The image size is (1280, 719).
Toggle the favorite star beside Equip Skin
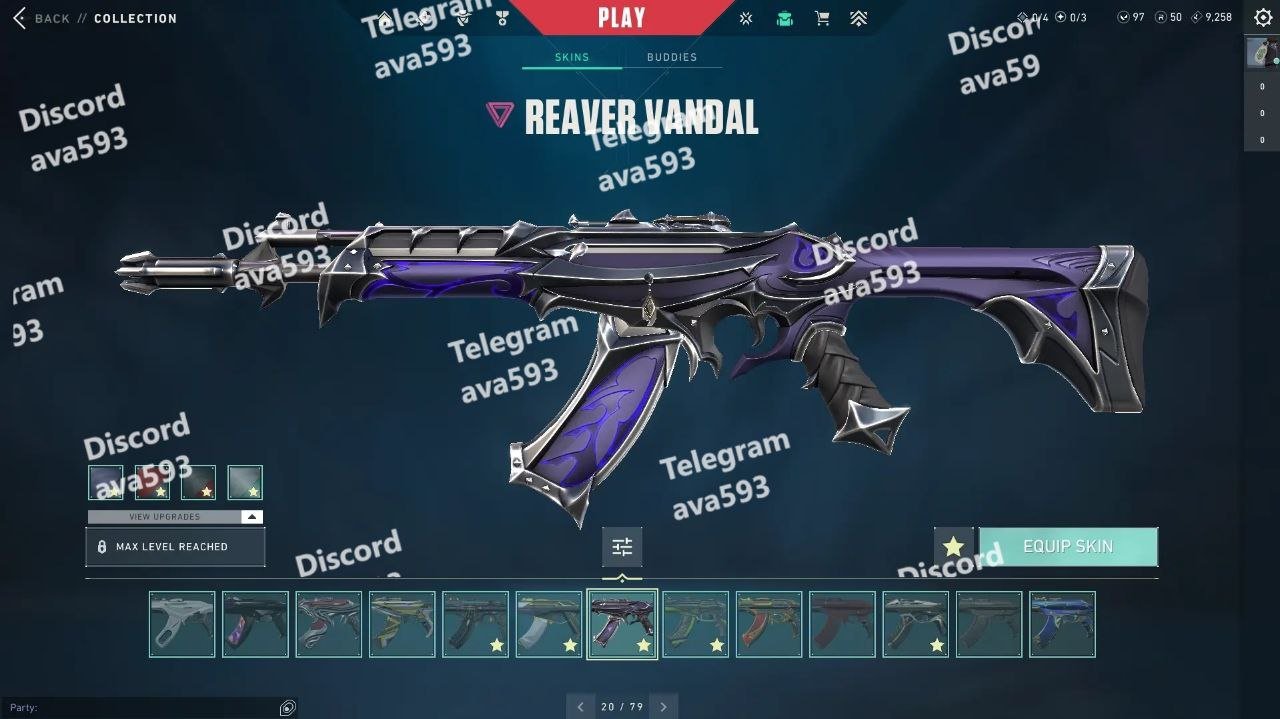tap(953, 547)
